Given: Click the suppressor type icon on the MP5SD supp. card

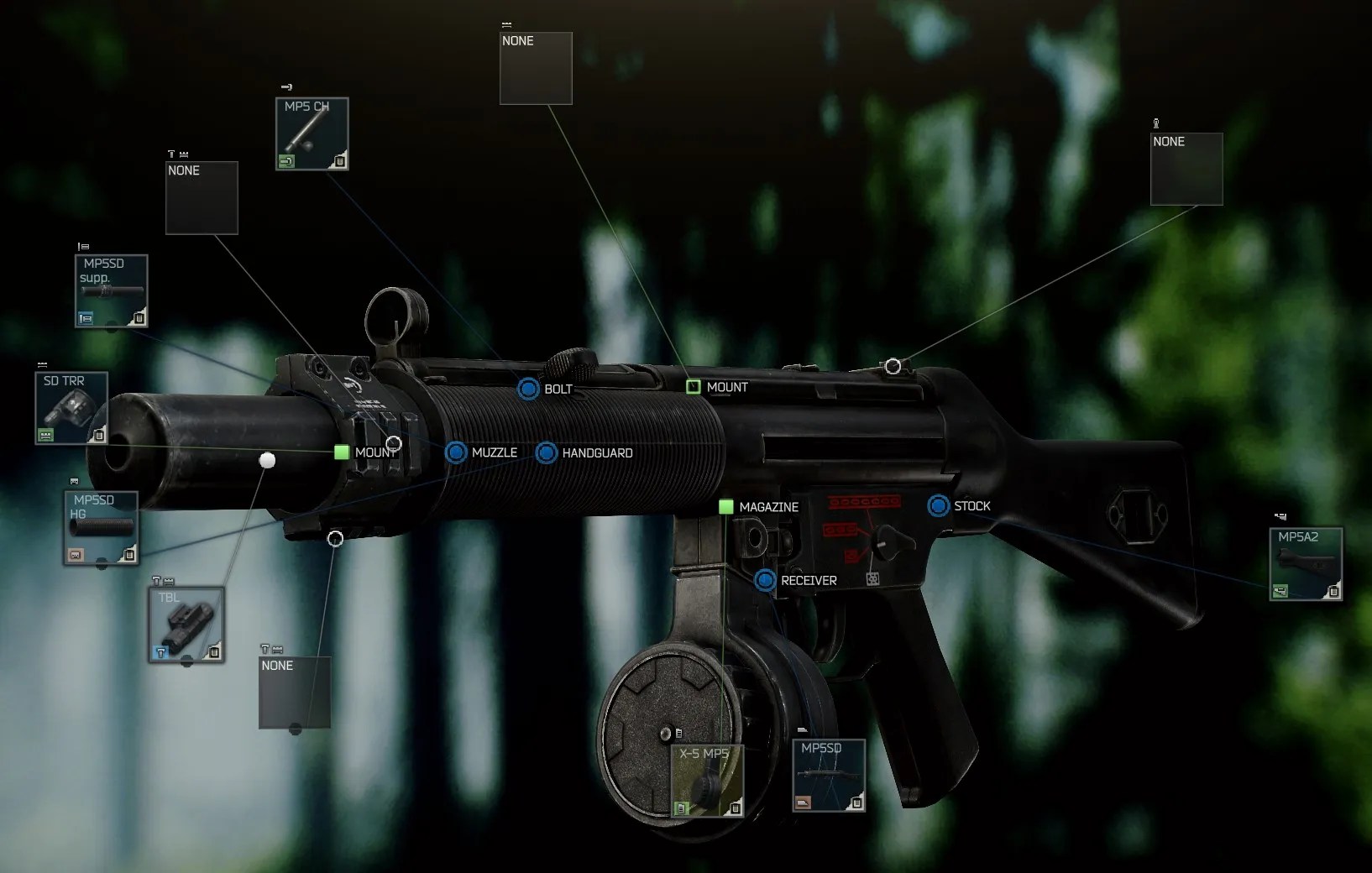Looking at the screenshot, I should 84,318.
